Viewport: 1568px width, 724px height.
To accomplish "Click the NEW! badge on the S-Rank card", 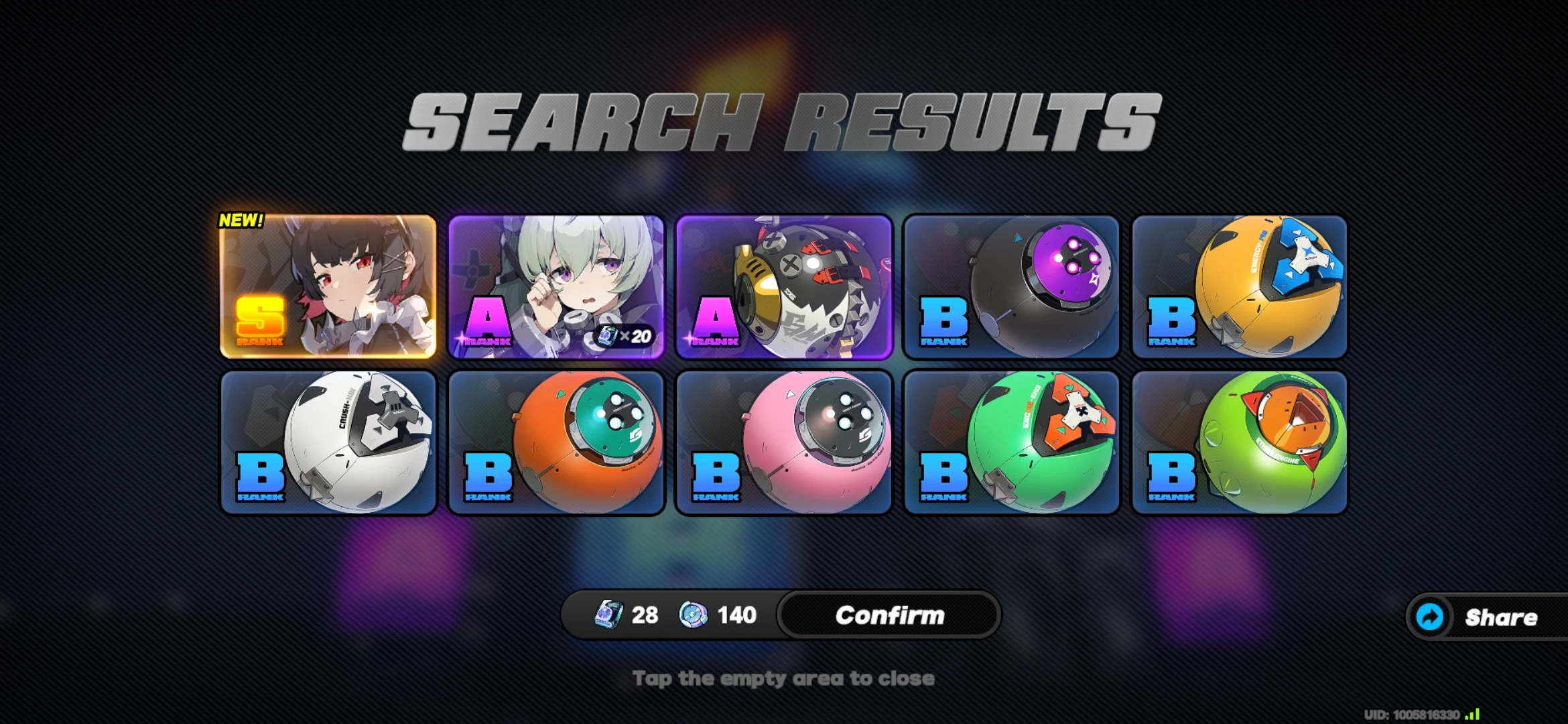I will (x=242, y=219).
